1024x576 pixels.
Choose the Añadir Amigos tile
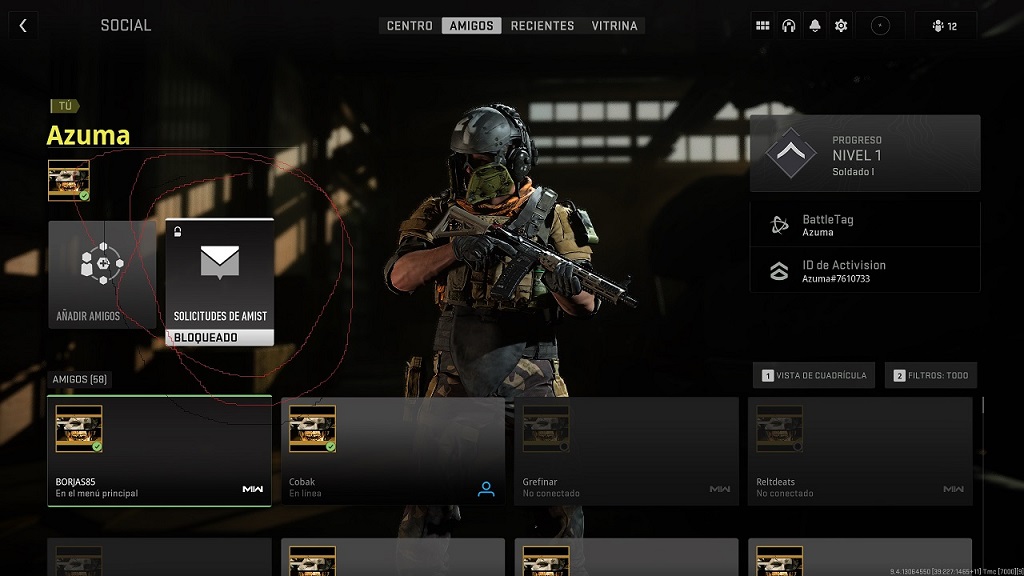(103, 275)
